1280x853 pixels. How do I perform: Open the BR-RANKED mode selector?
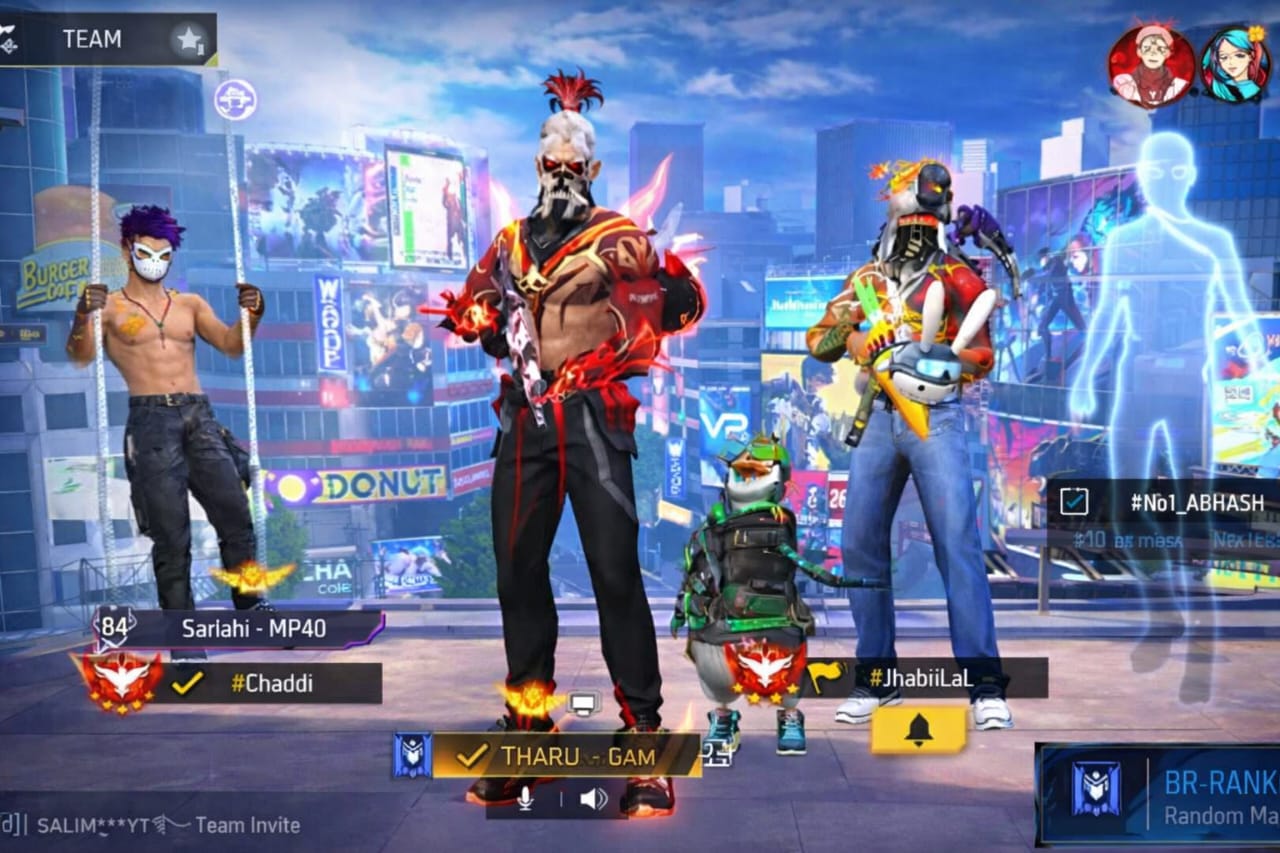click(1160, 794)
